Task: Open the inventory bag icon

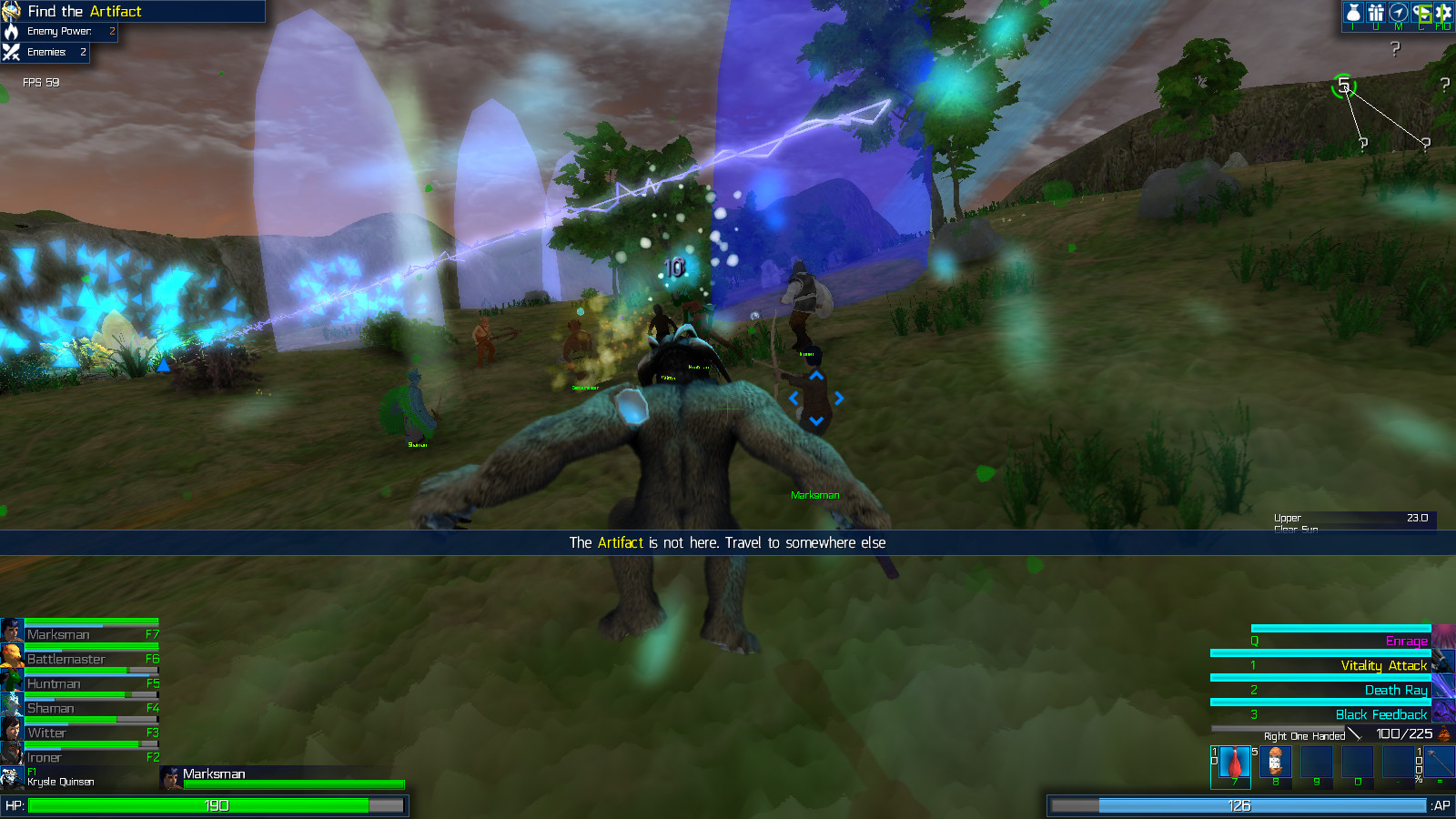Action: coord(1353,14)
